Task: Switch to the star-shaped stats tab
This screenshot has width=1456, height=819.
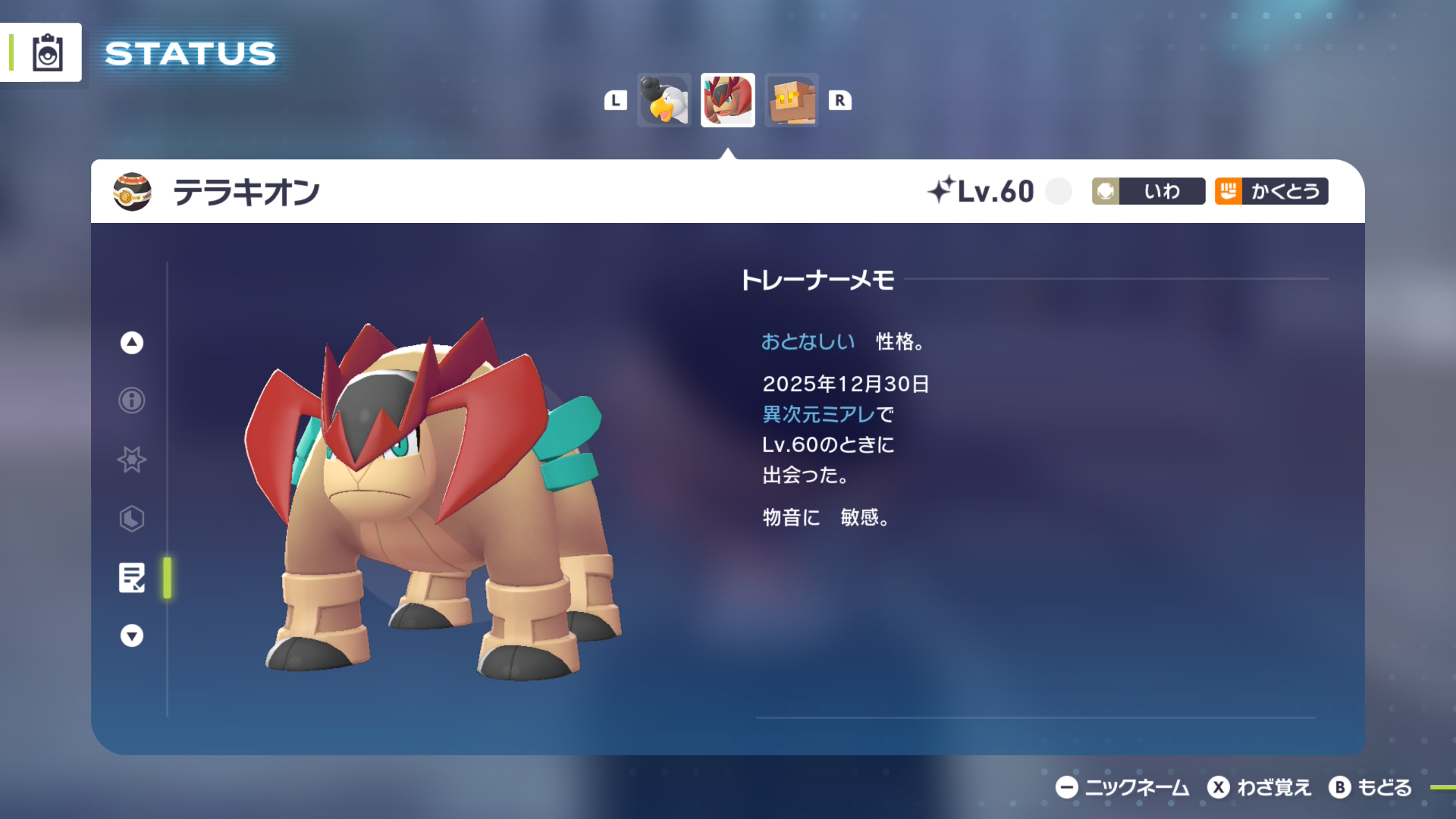Action: [x=132, y=460]
